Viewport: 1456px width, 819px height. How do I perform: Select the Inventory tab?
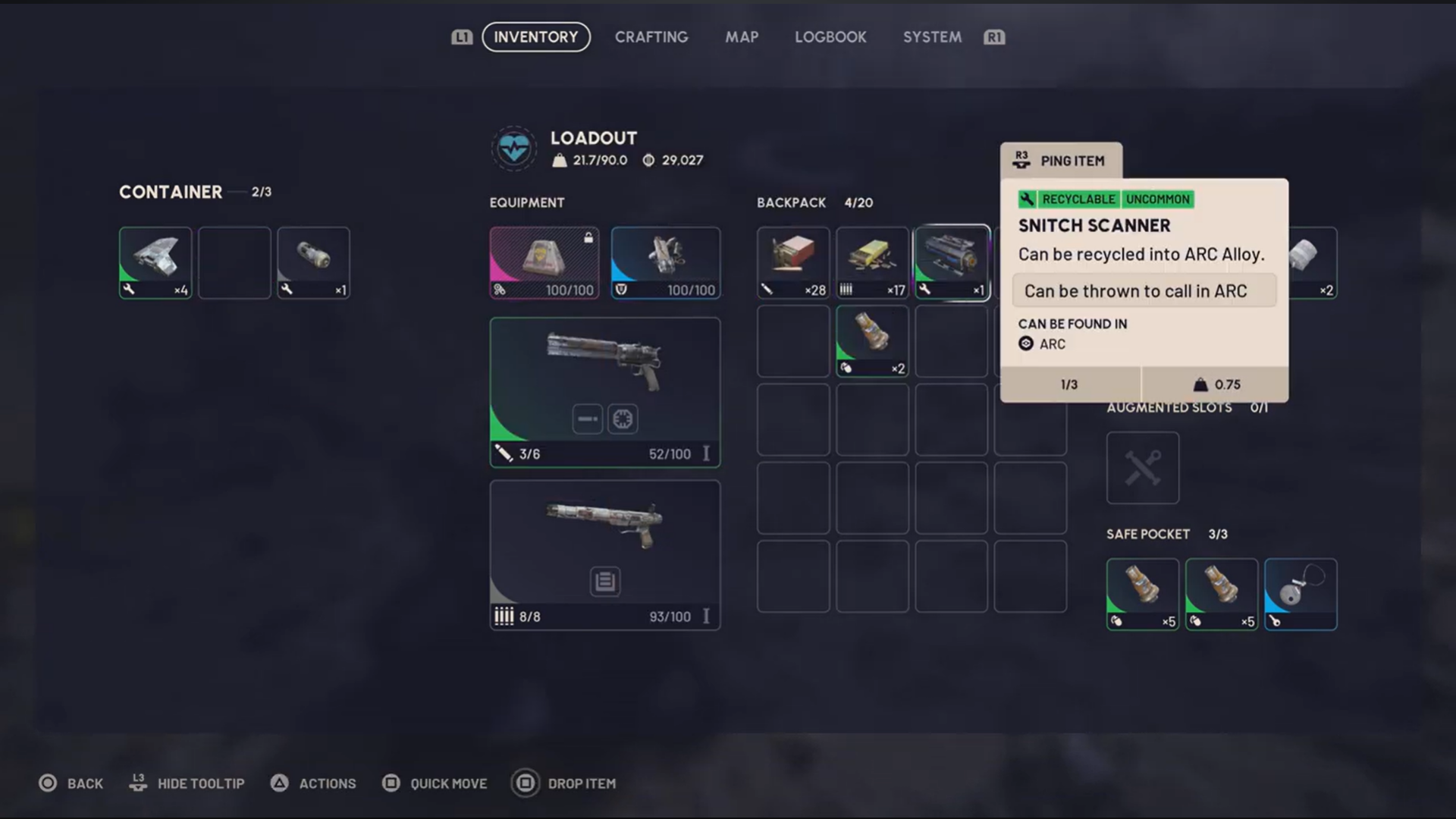tap(535, 37)
